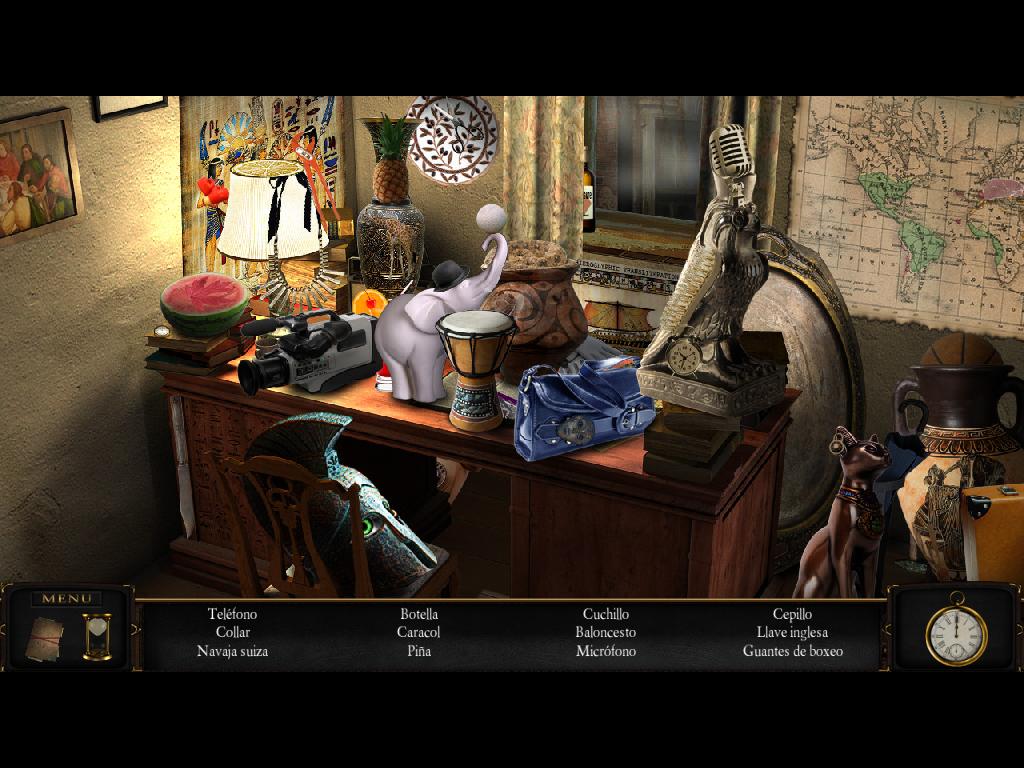The width and height of the screenshot is (1024, 768).
Task: Select "Piña" in the item list
Action: 419,651
